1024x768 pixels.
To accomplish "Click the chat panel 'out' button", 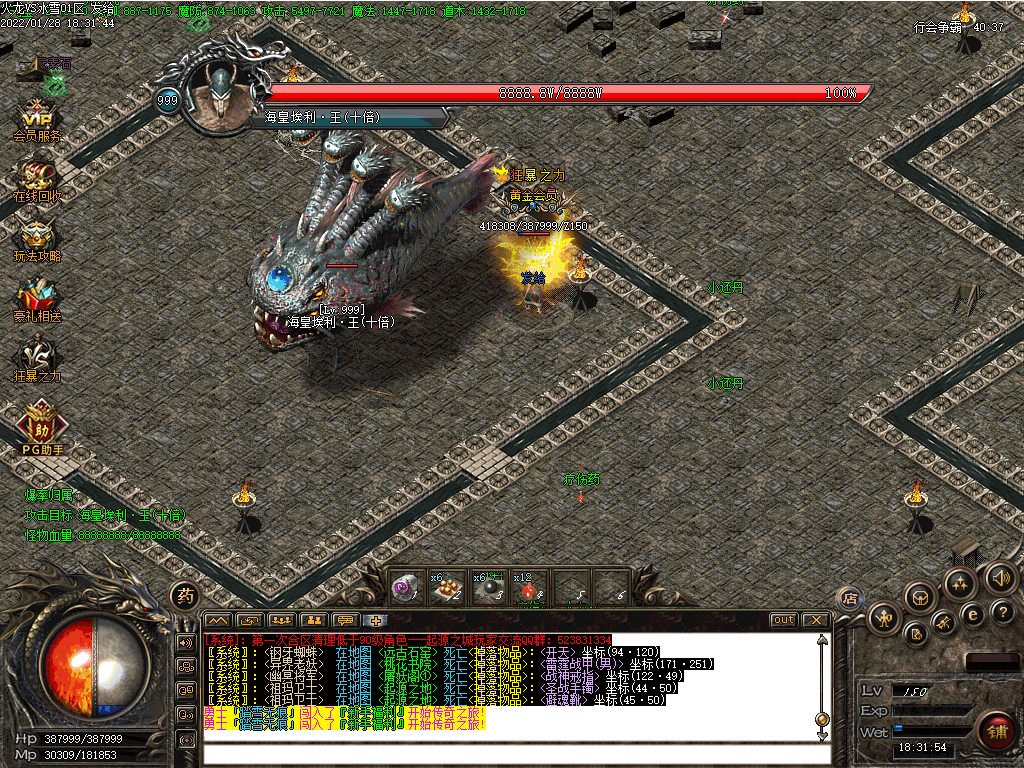I will [784, 620].
